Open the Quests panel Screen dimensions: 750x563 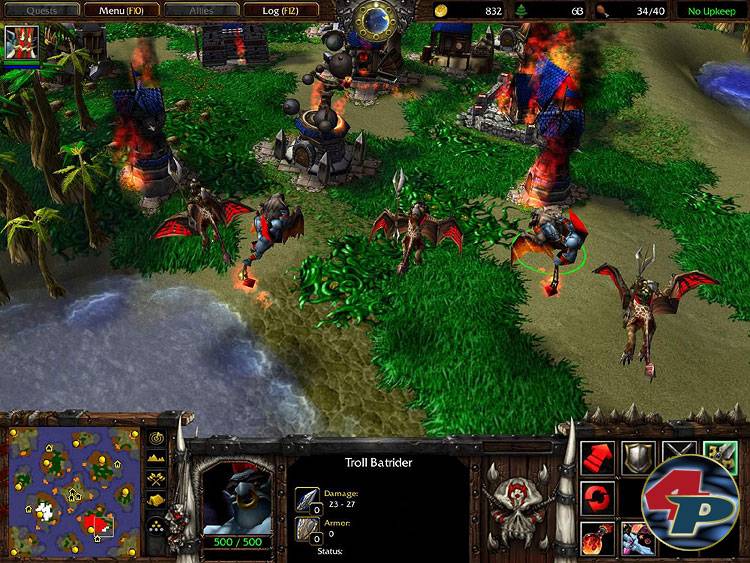[39, 10]
